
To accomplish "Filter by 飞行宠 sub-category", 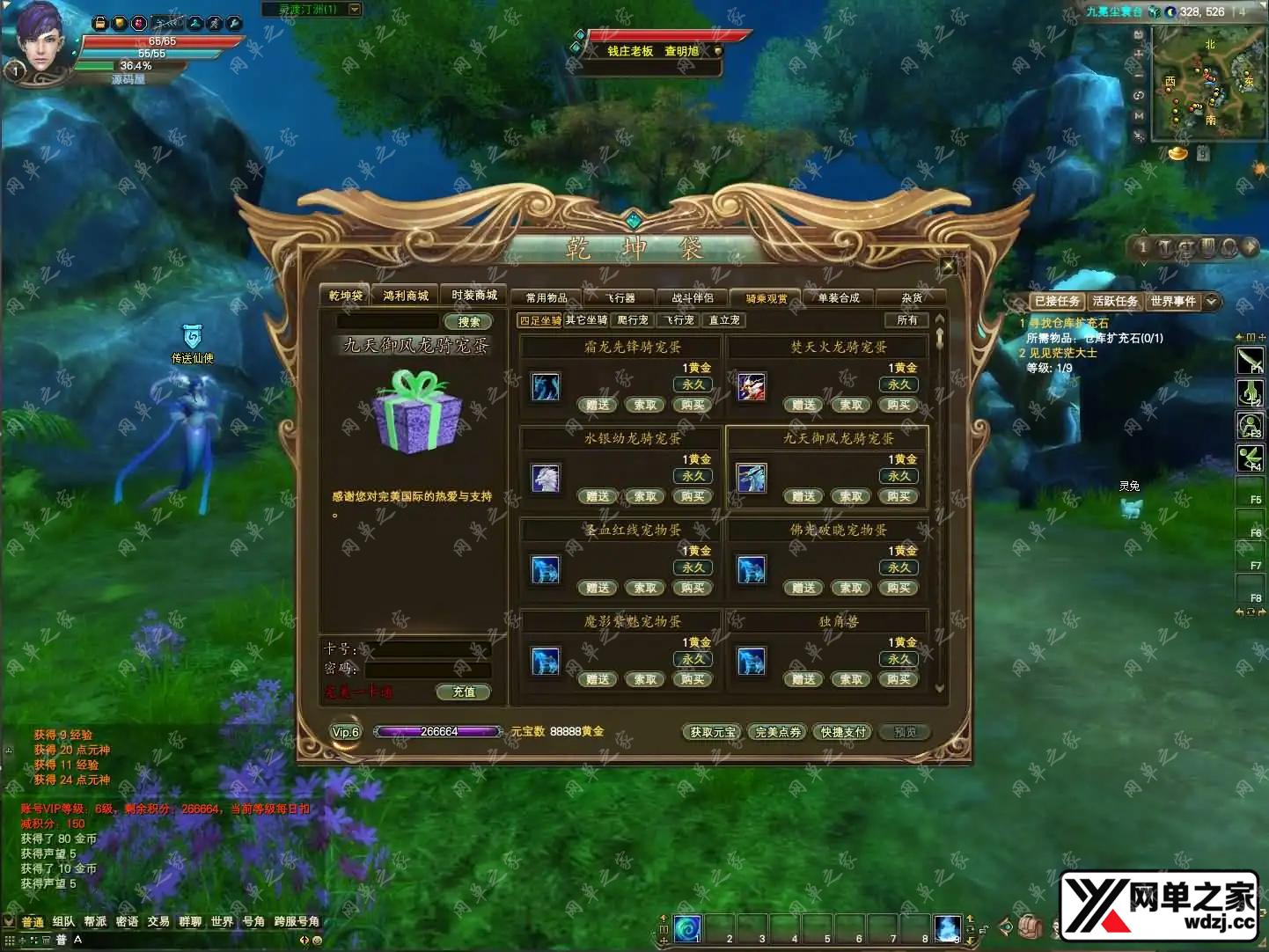I will tap(679, 320).
